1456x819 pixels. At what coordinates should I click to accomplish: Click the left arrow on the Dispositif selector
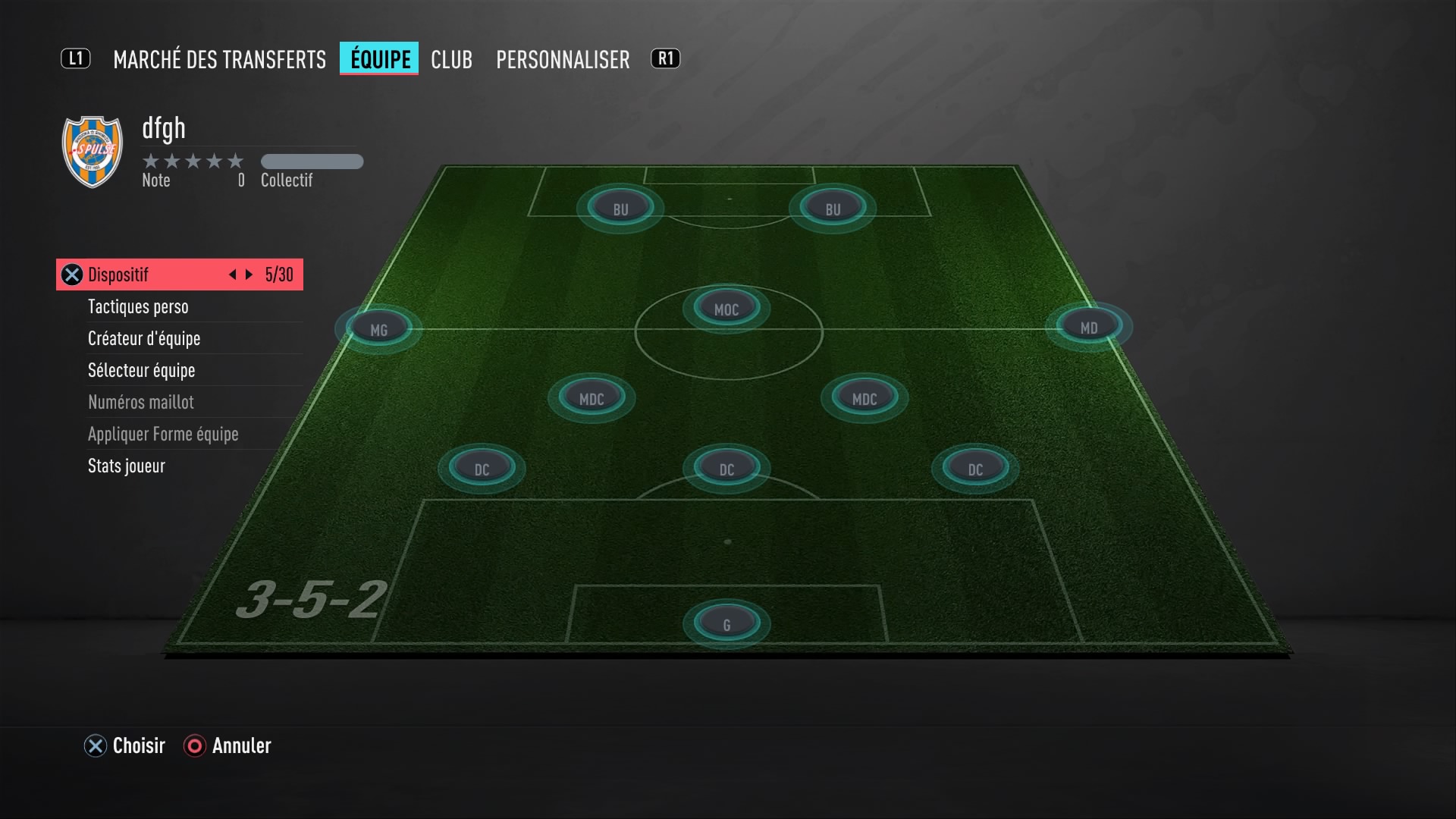232,275
